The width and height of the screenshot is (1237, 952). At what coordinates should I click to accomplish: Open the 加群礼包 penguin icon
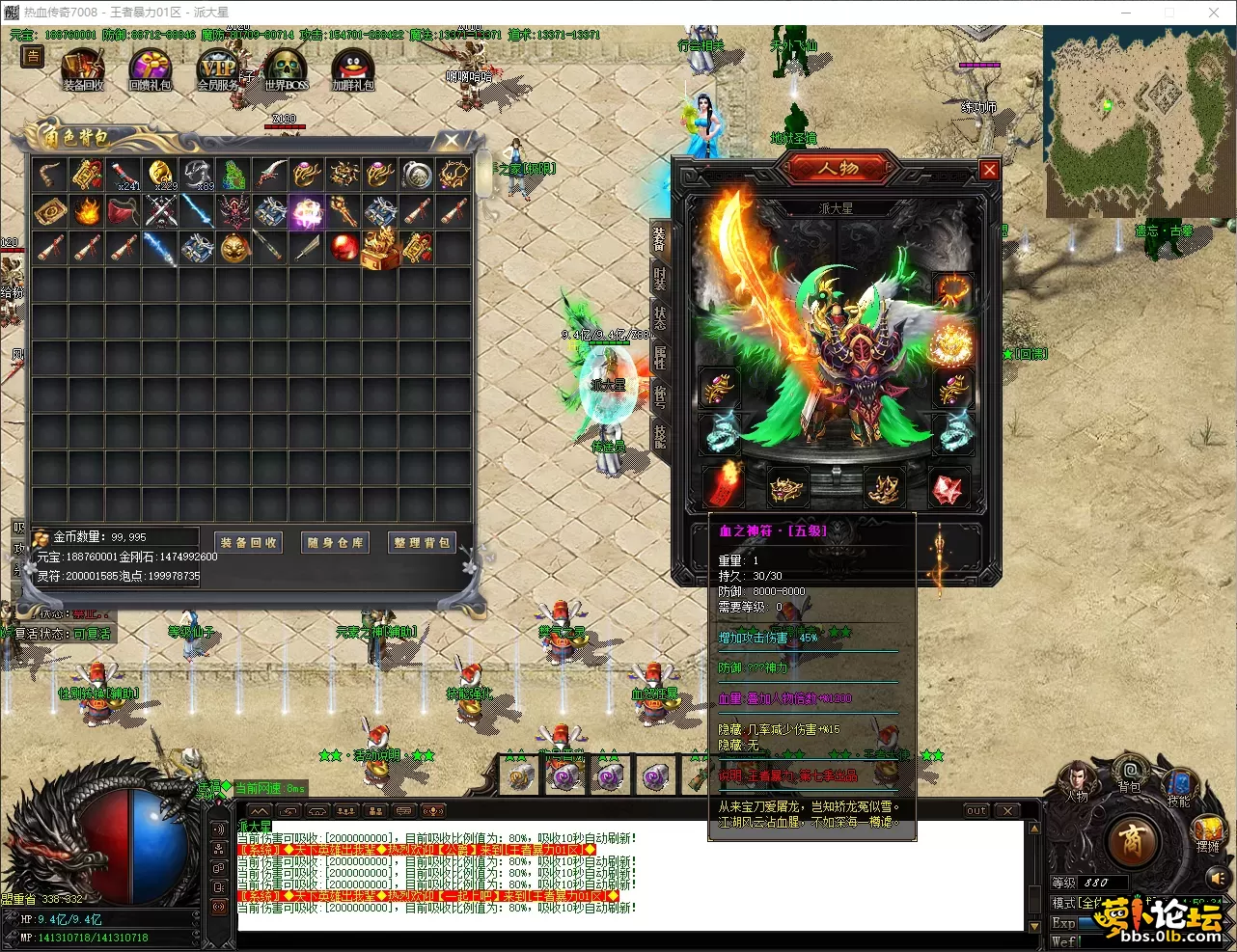[352, 69]
